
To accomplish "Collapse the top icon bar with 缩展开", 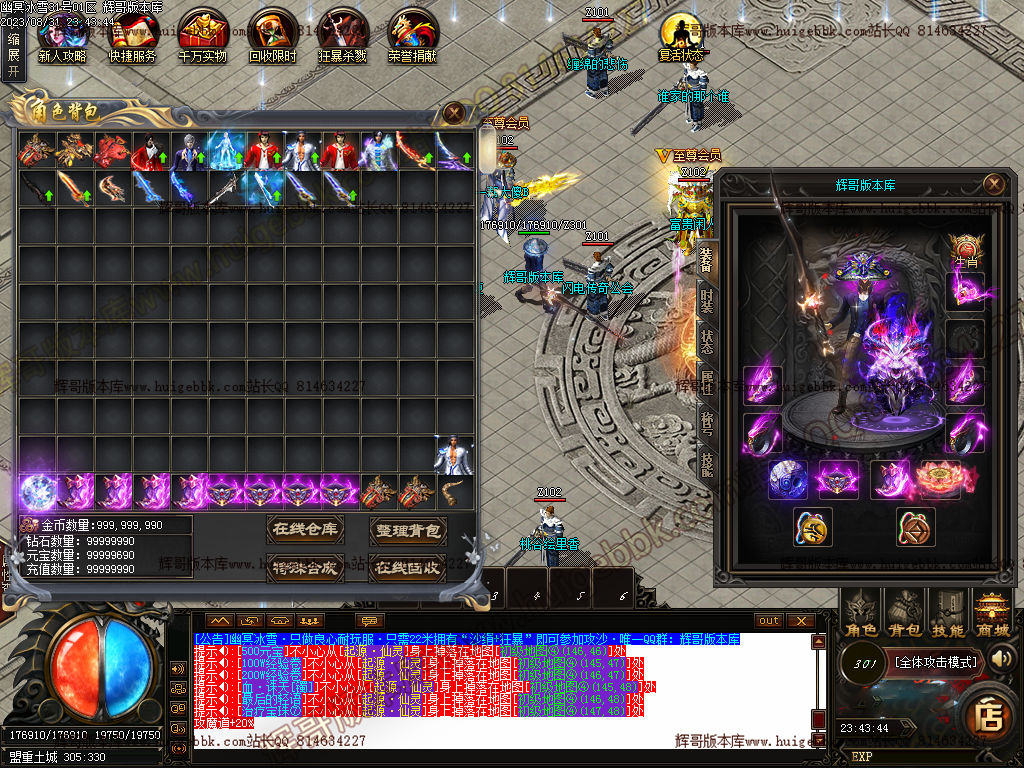I will pos(13,55).
